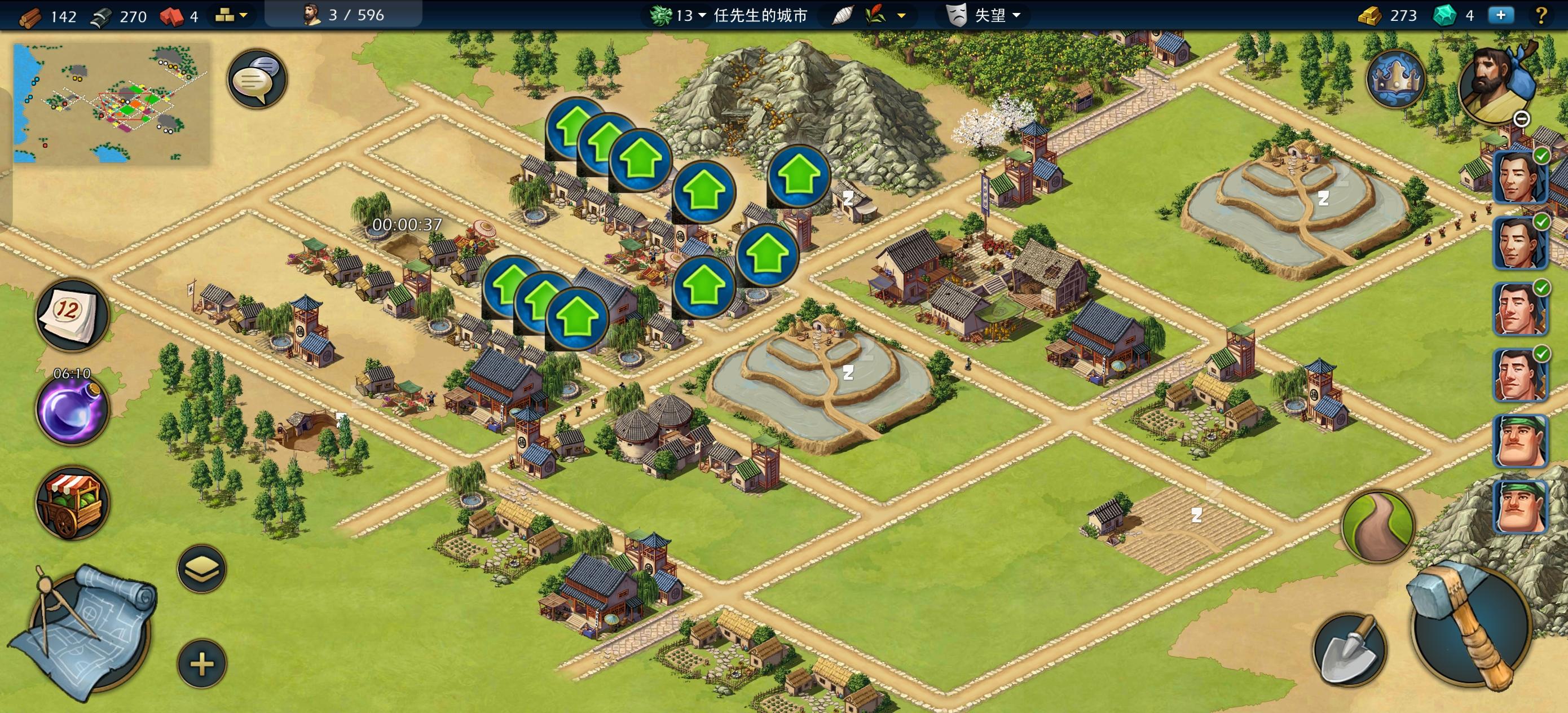1568x713 pixels.
Task: Expand the gold bars resource dropdown
Action: [231, 15]
